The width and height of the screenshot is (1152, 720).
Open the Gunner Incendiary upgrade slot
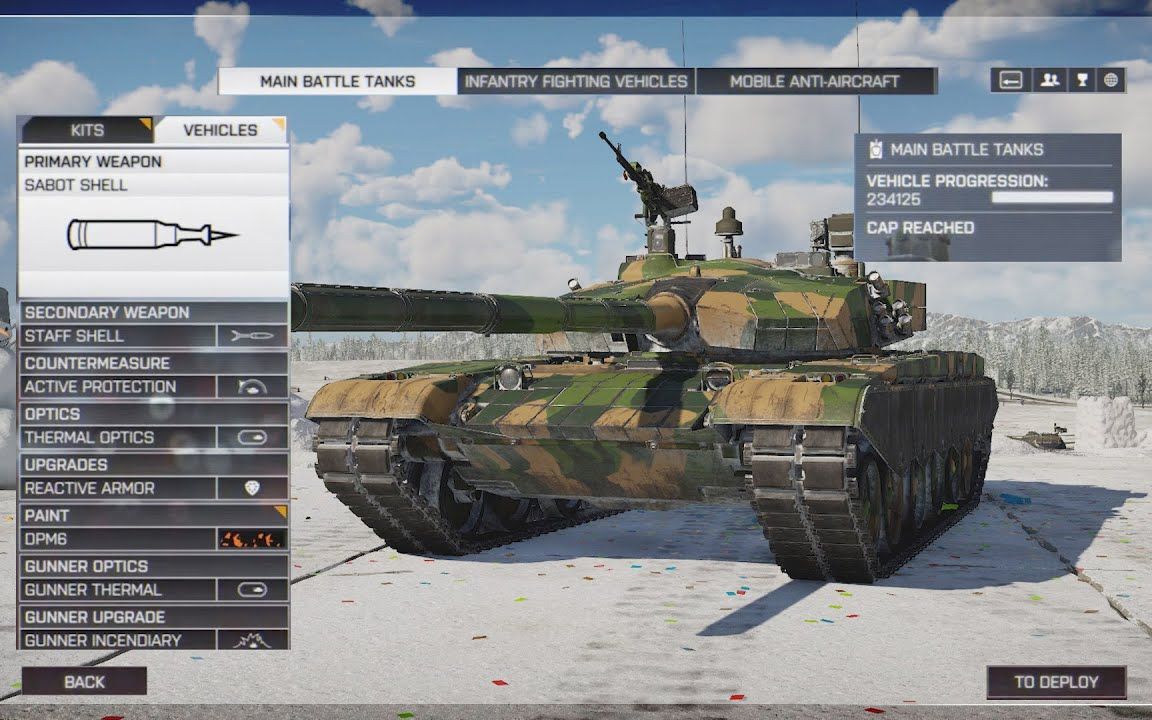coord(153,640)
